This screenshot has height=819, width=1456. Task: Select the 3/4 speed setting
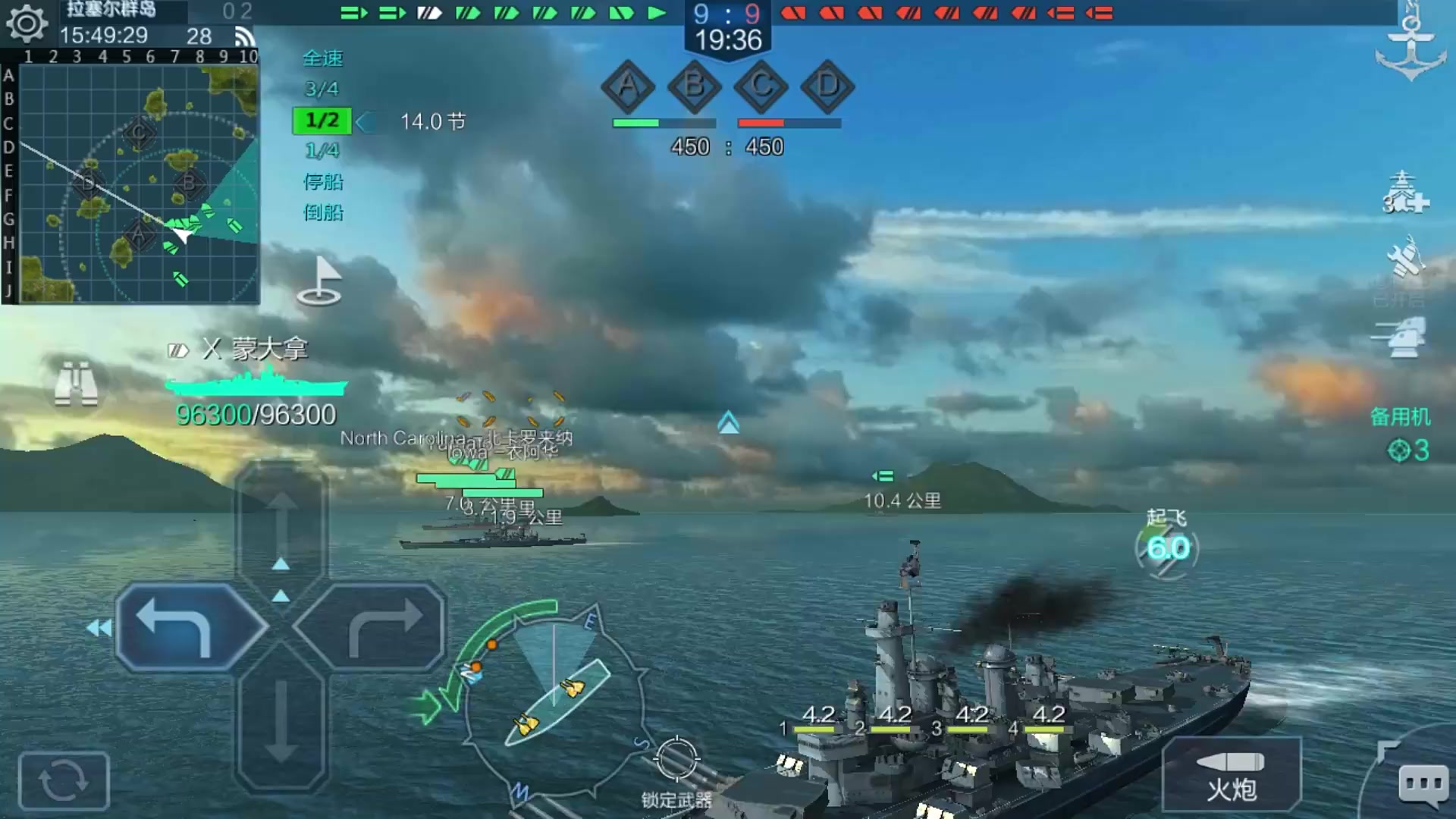click(322, 89)
